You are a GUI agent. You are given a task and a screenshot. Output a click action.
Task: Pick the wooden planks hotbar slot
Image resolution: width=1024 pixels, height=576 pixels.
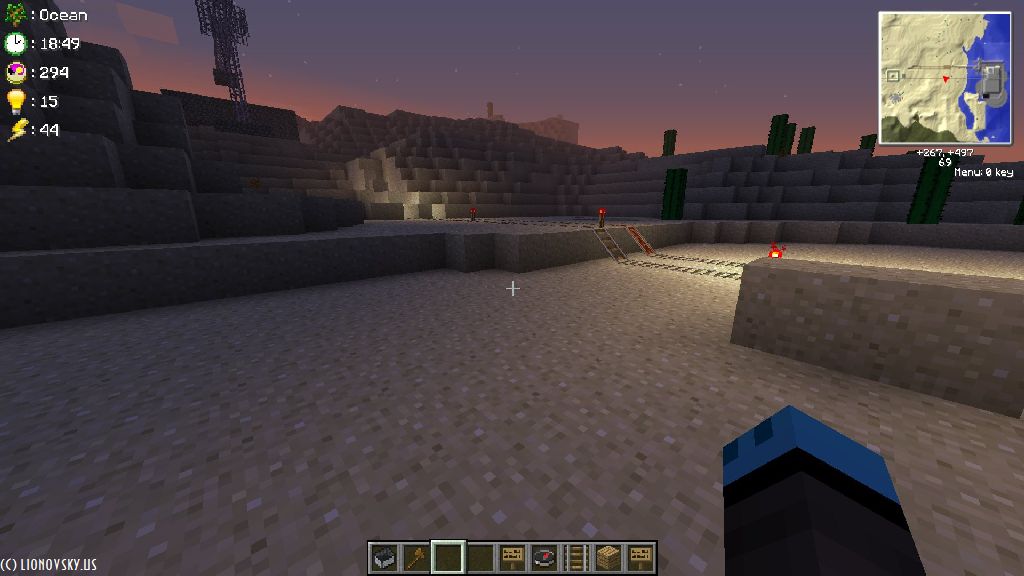pyautogui.click(x=608, y=557)
